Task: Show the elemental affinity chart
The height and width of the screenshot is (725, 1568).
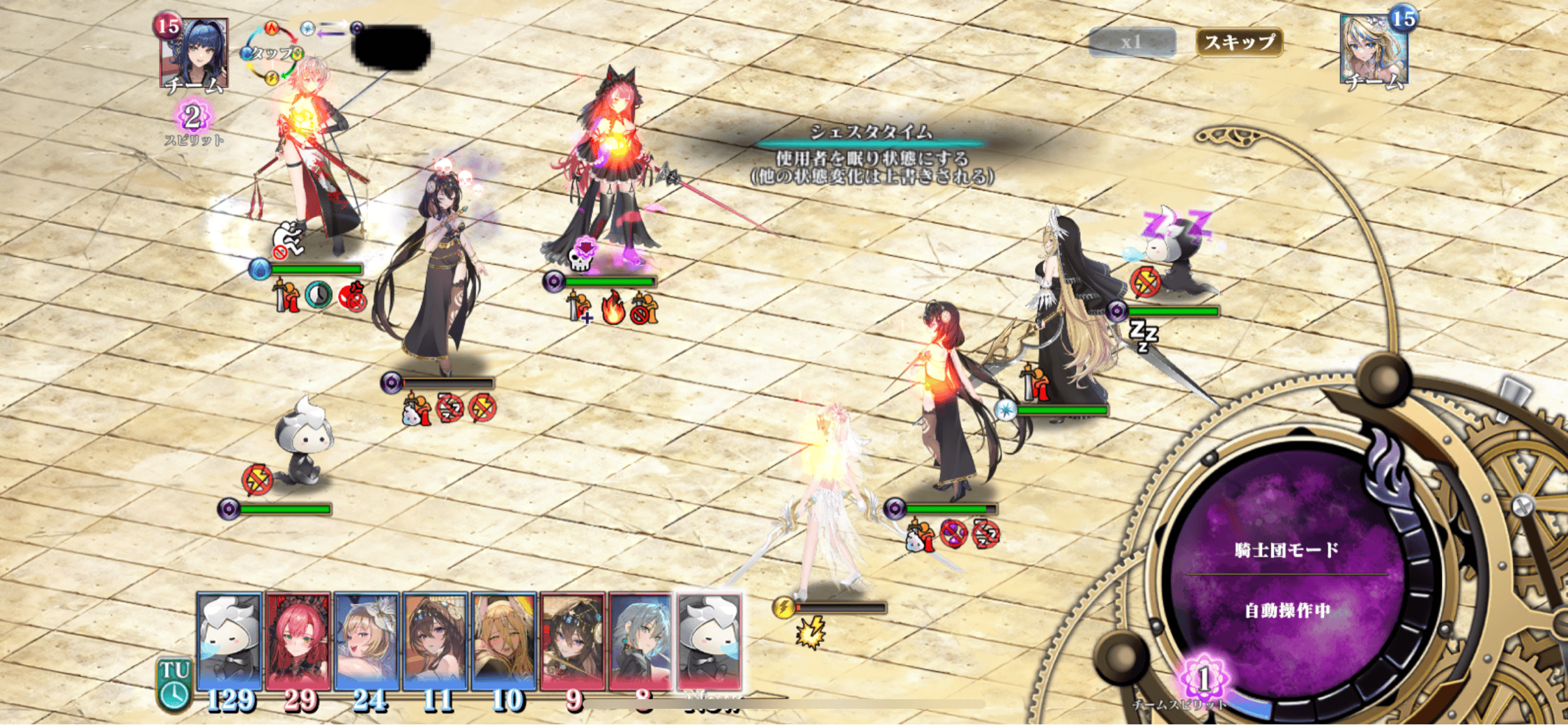Action: point(272,54)
